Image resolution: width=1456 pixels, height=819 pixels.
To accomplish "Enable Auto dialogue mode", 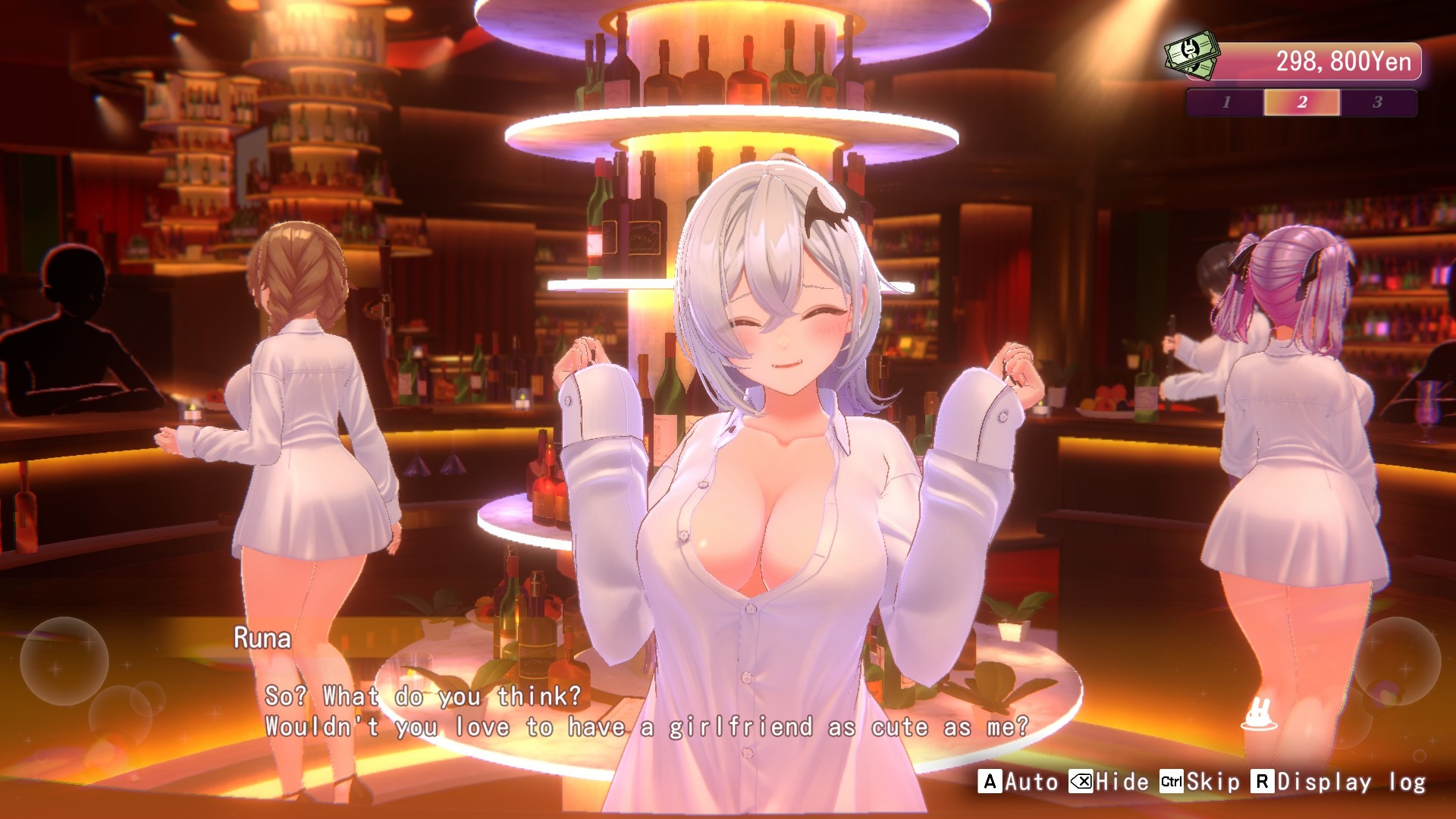I will 1018,782.
